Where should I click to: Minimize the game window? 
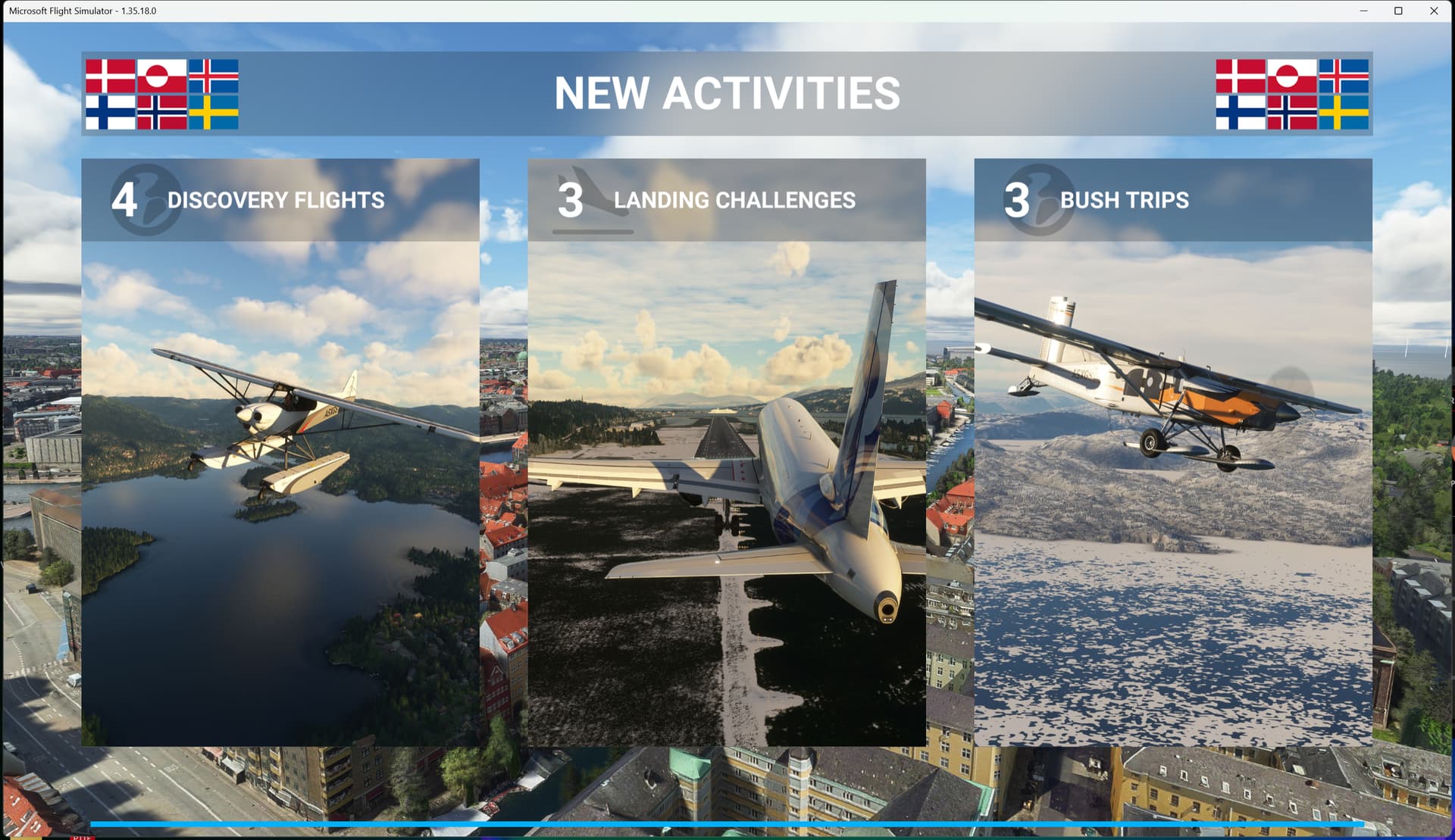[x=1363, y=11]
